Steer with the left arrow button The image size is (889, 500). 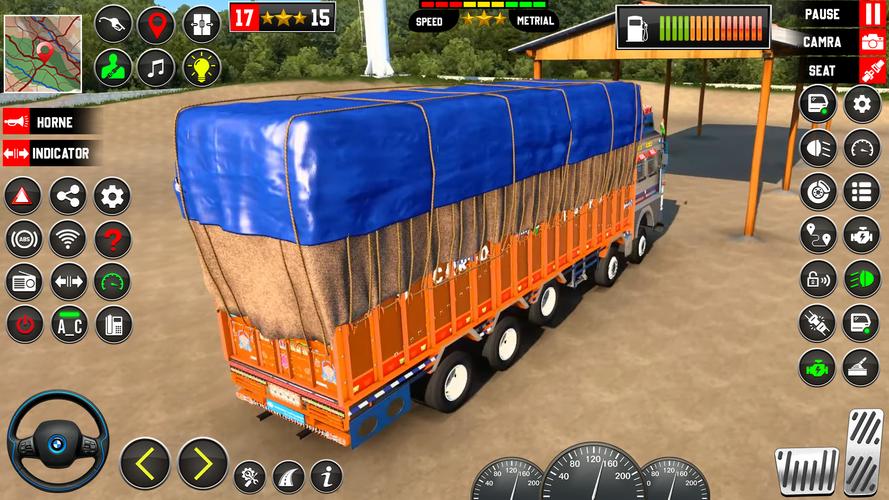click(145, 463)
